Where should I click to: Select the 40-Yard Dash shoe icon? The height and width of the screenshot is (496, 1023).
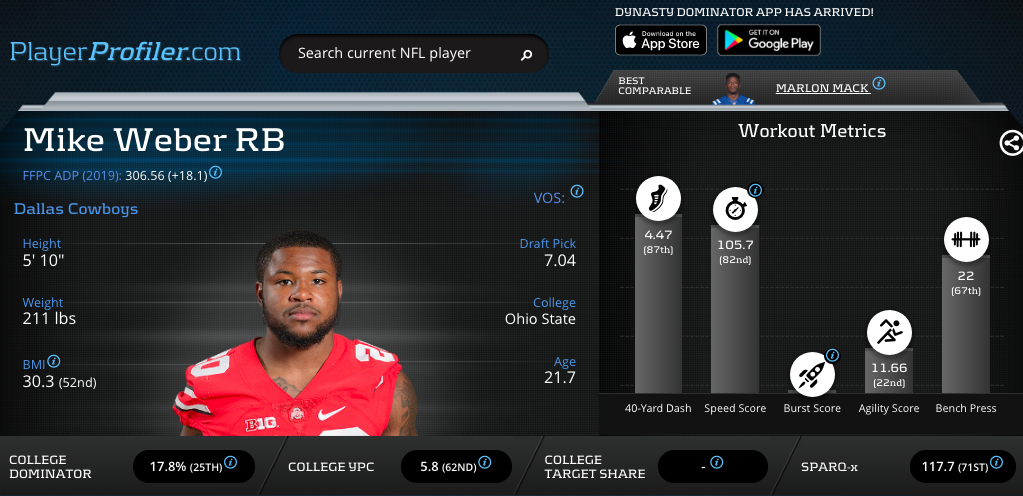(x=659, y=198)
